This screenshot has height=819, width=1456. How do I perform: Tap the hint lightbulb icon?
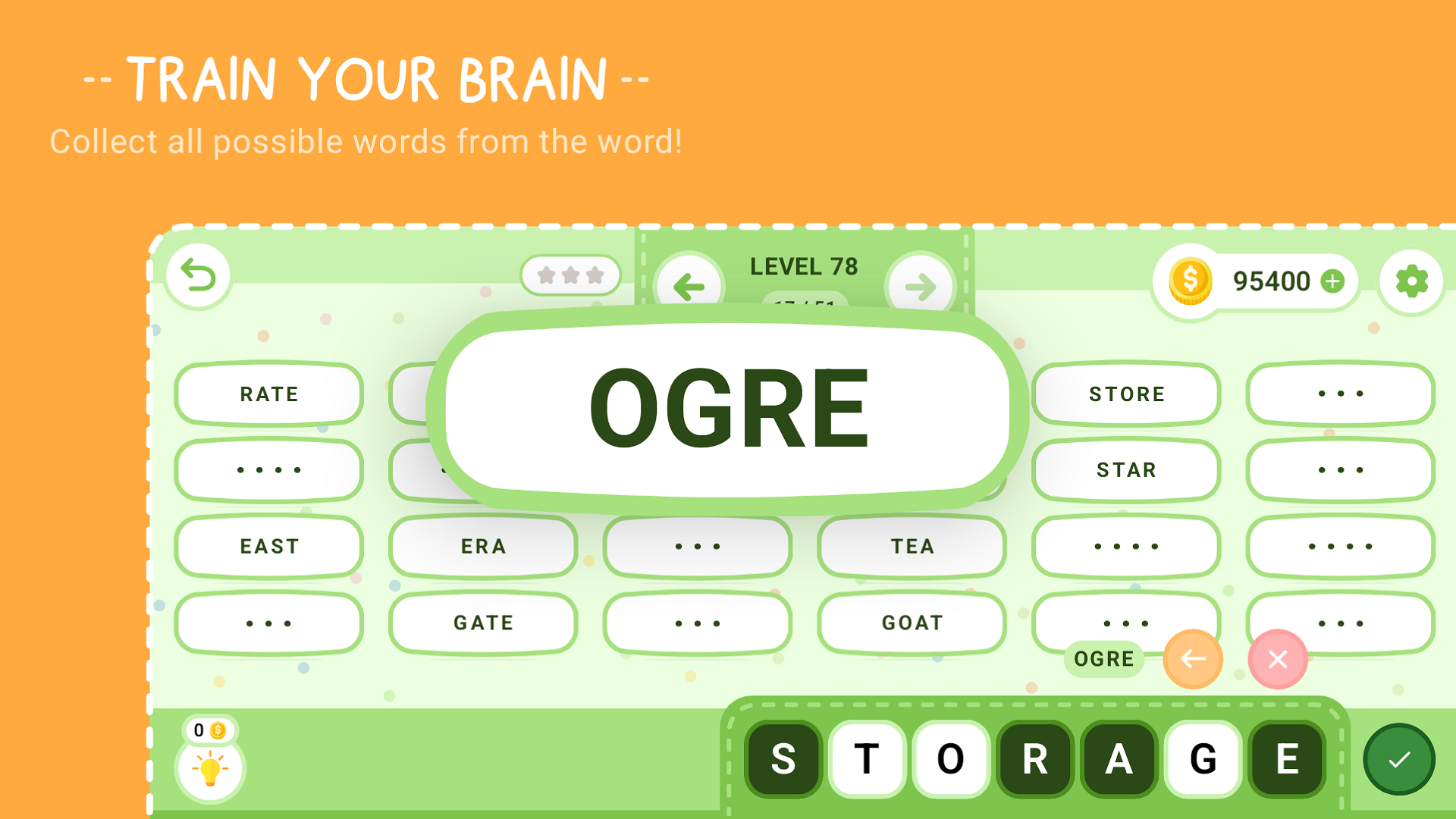coord(210,768)
